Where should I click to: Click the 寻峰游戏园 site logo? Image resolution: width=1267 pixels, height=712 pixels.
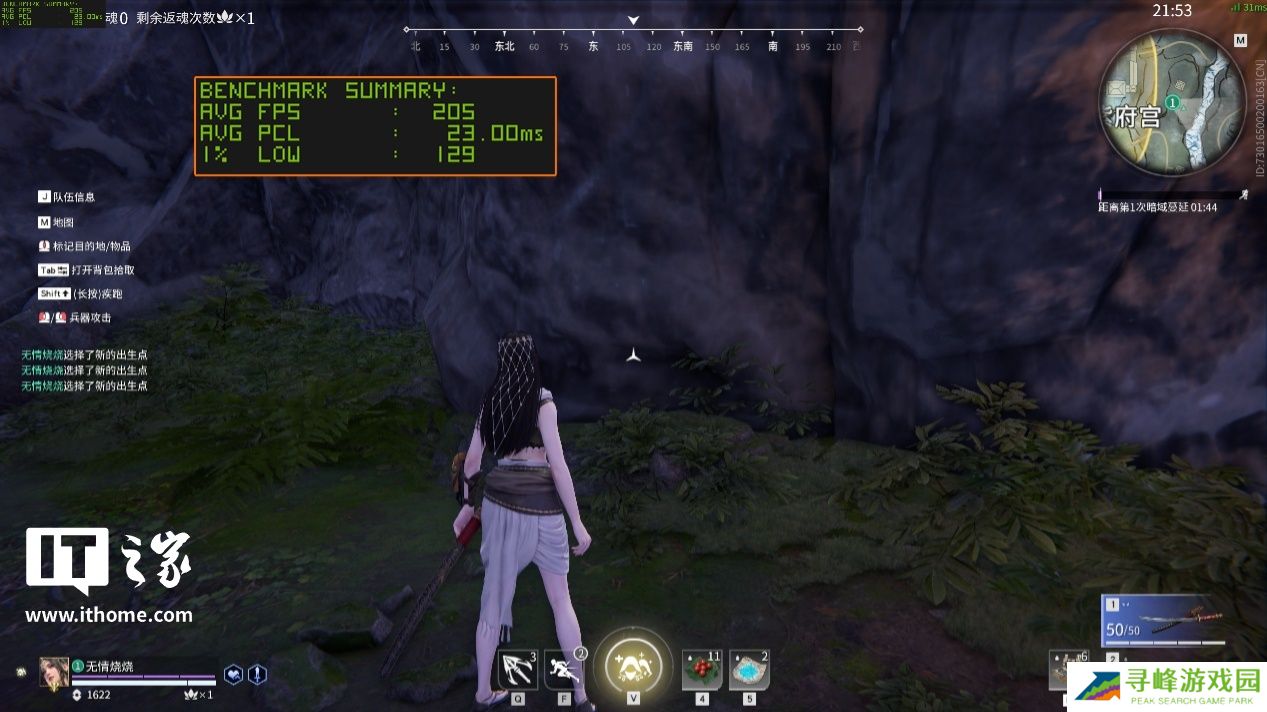coord(1166,687)
